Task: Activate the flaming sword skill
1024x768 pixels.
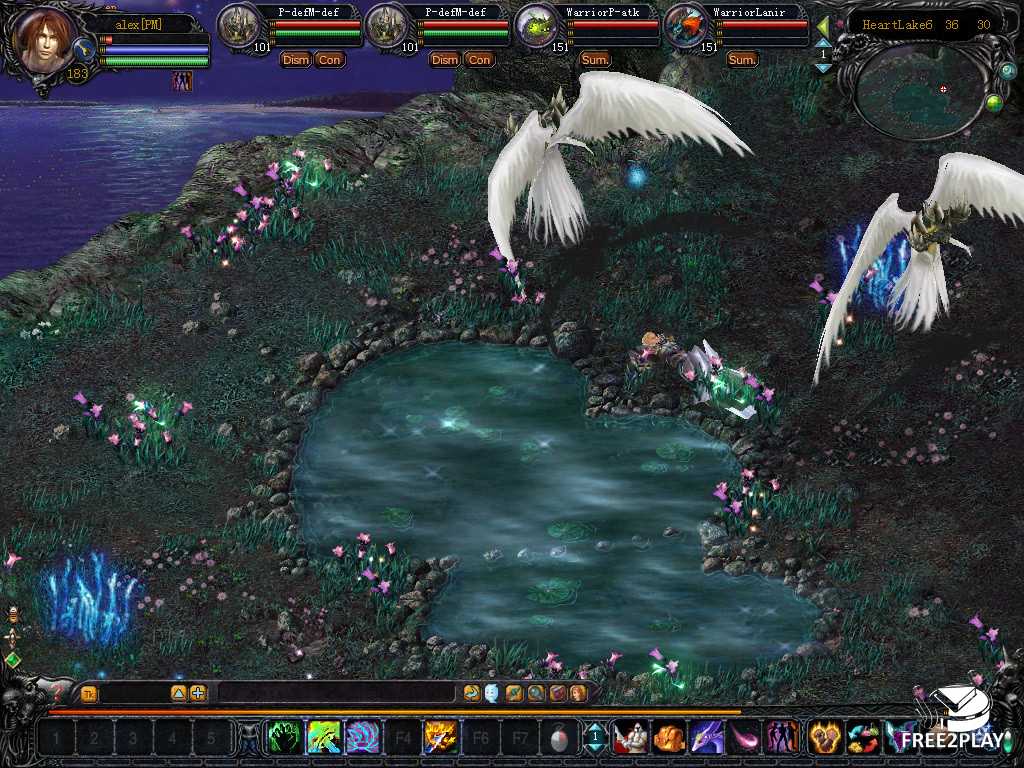Action: [x=440, y=738]
